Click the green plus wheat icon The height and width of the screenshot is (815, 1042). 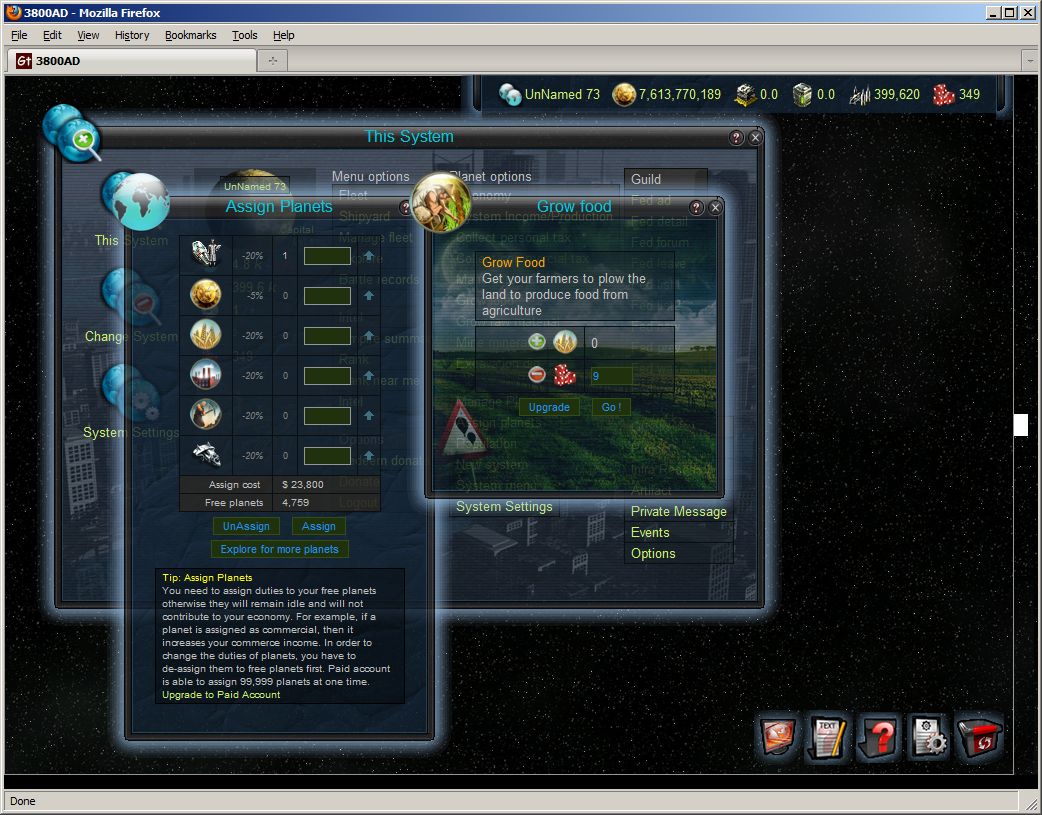pyautogui.click(x=537, y=342)
